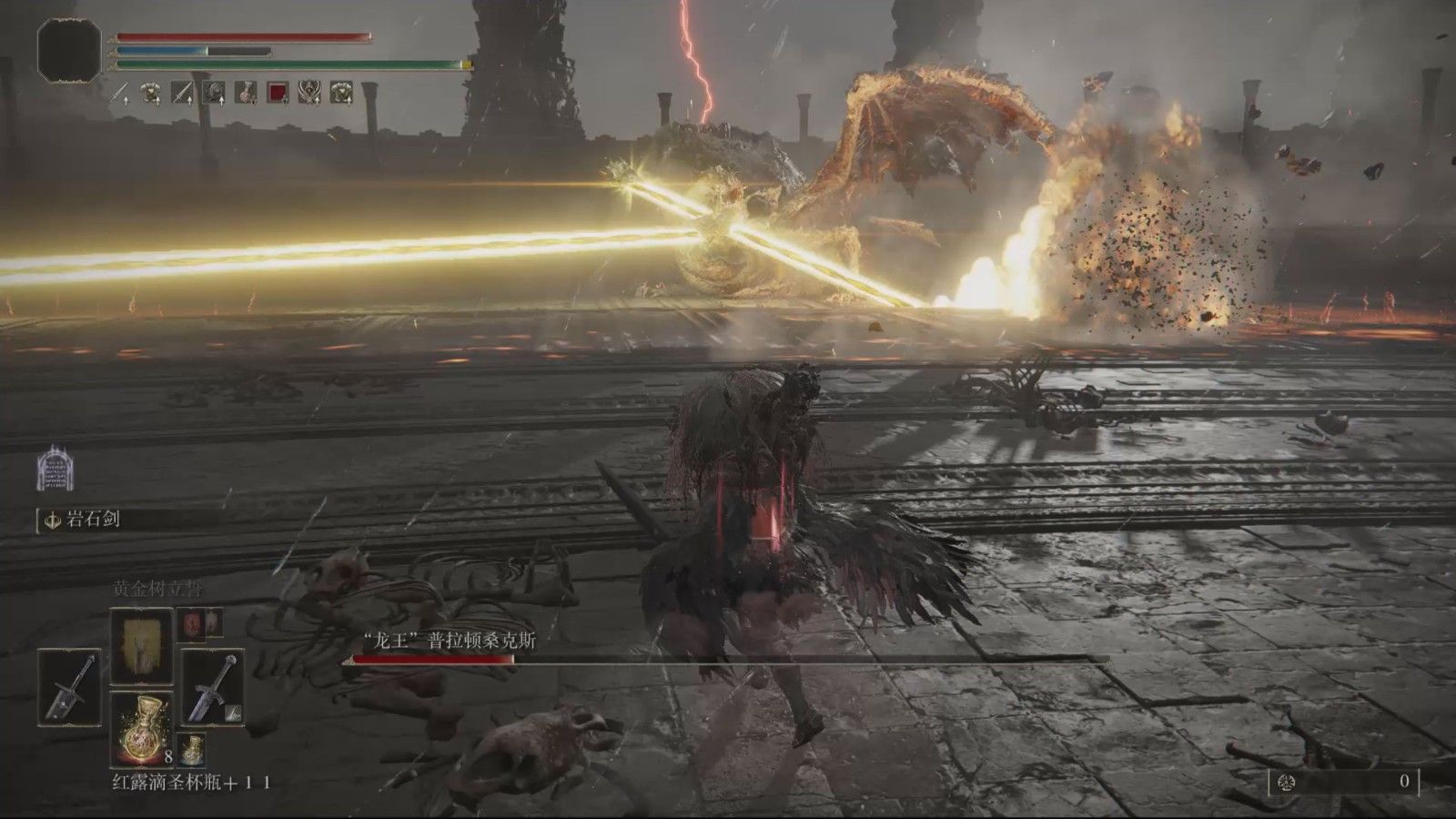
Task: Select the Golden Vow spell slot
Action: coord(141,644)
